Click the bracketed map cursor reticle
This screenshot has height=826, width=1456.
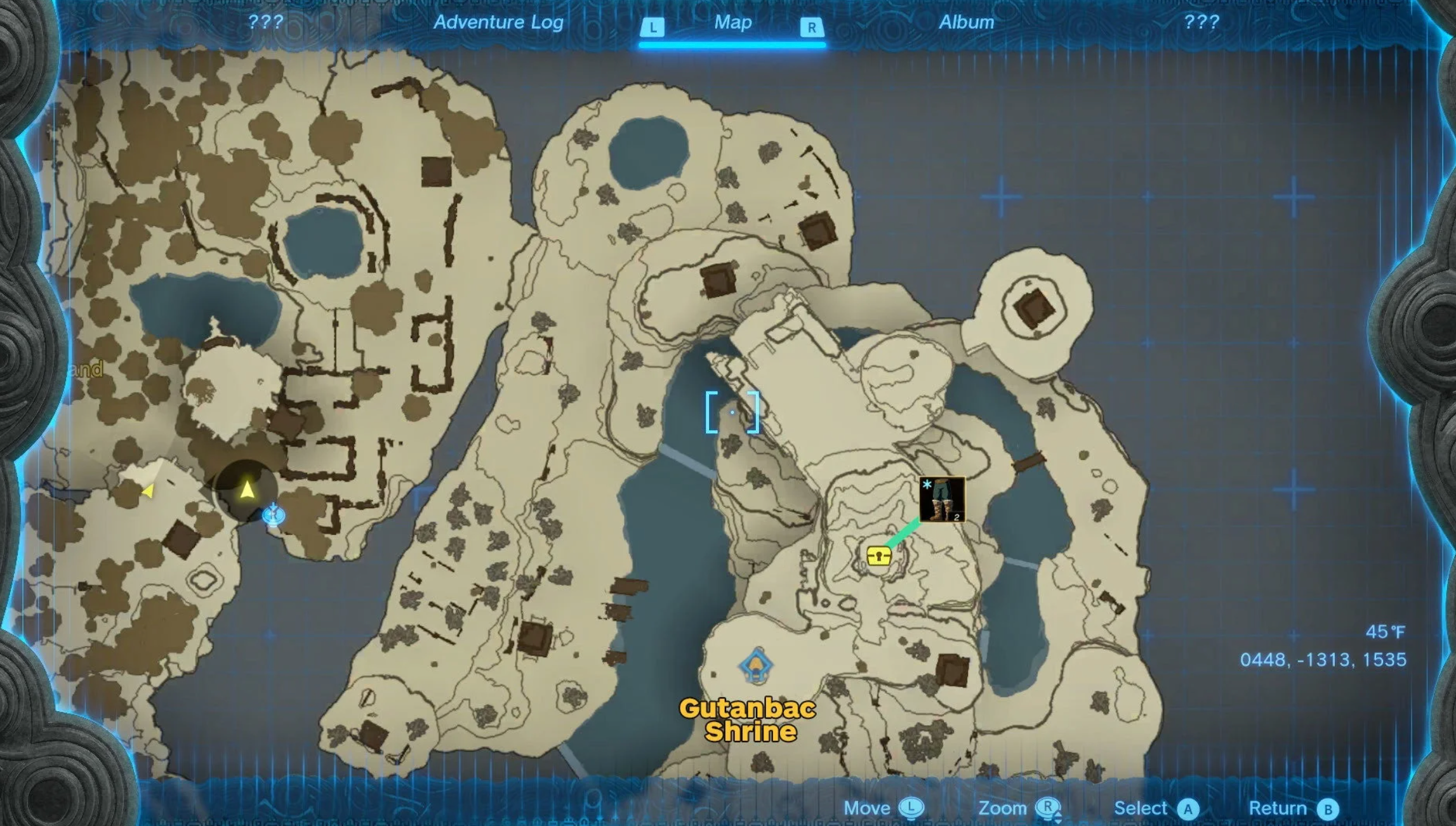pos(732,412)
